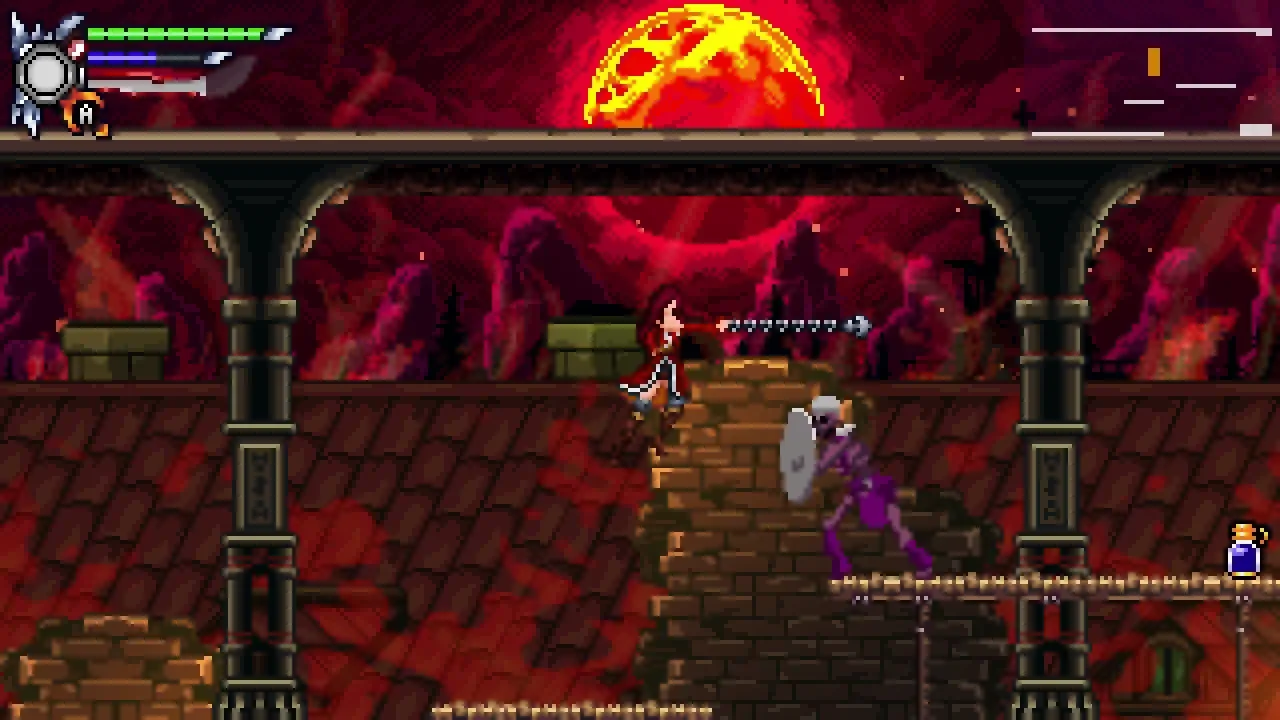The height and width of the screenshot is (720, 1280).
Task: Target the shield held by the skeleton enemy
Action: 797,455
